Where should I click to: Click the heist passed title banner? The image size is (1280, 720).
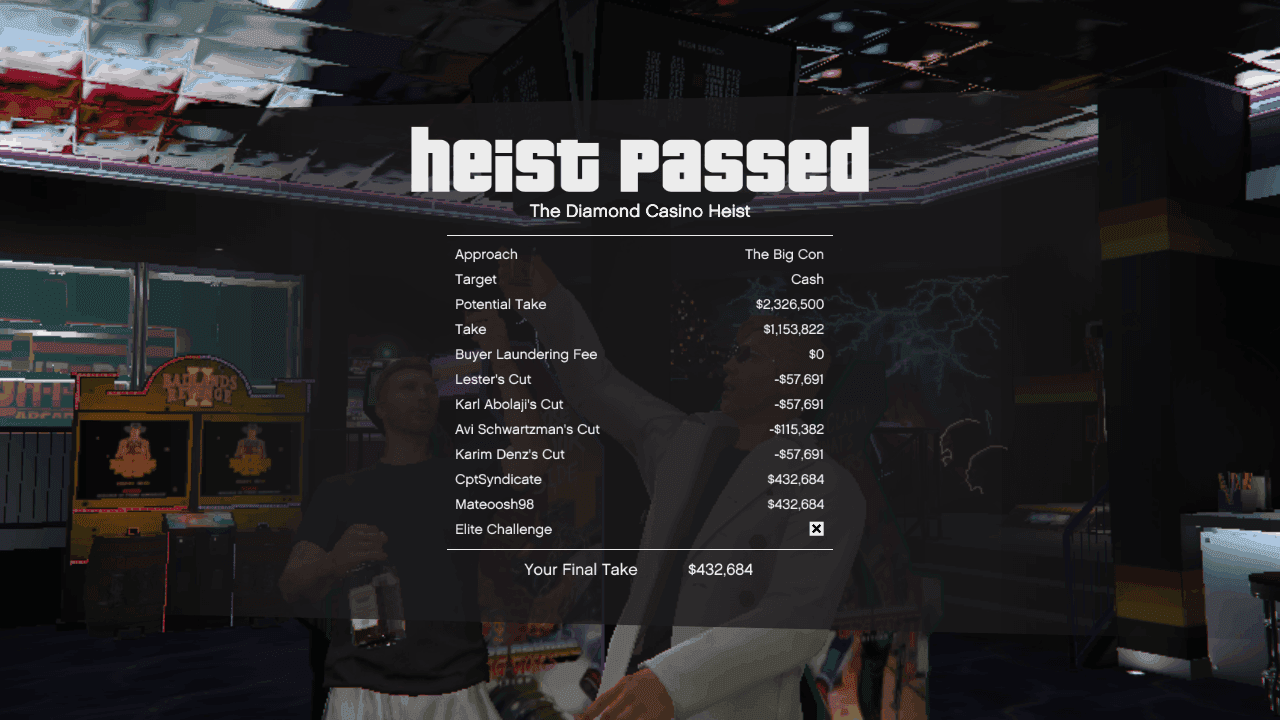[640, 158]
